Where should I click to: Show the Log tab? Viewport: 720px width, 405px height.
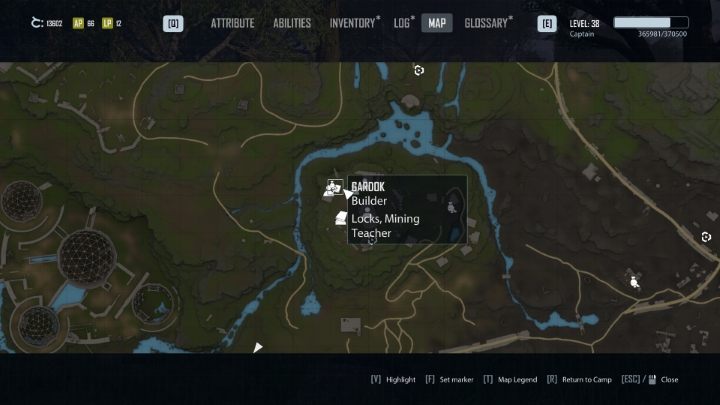(x=402, y=23)
